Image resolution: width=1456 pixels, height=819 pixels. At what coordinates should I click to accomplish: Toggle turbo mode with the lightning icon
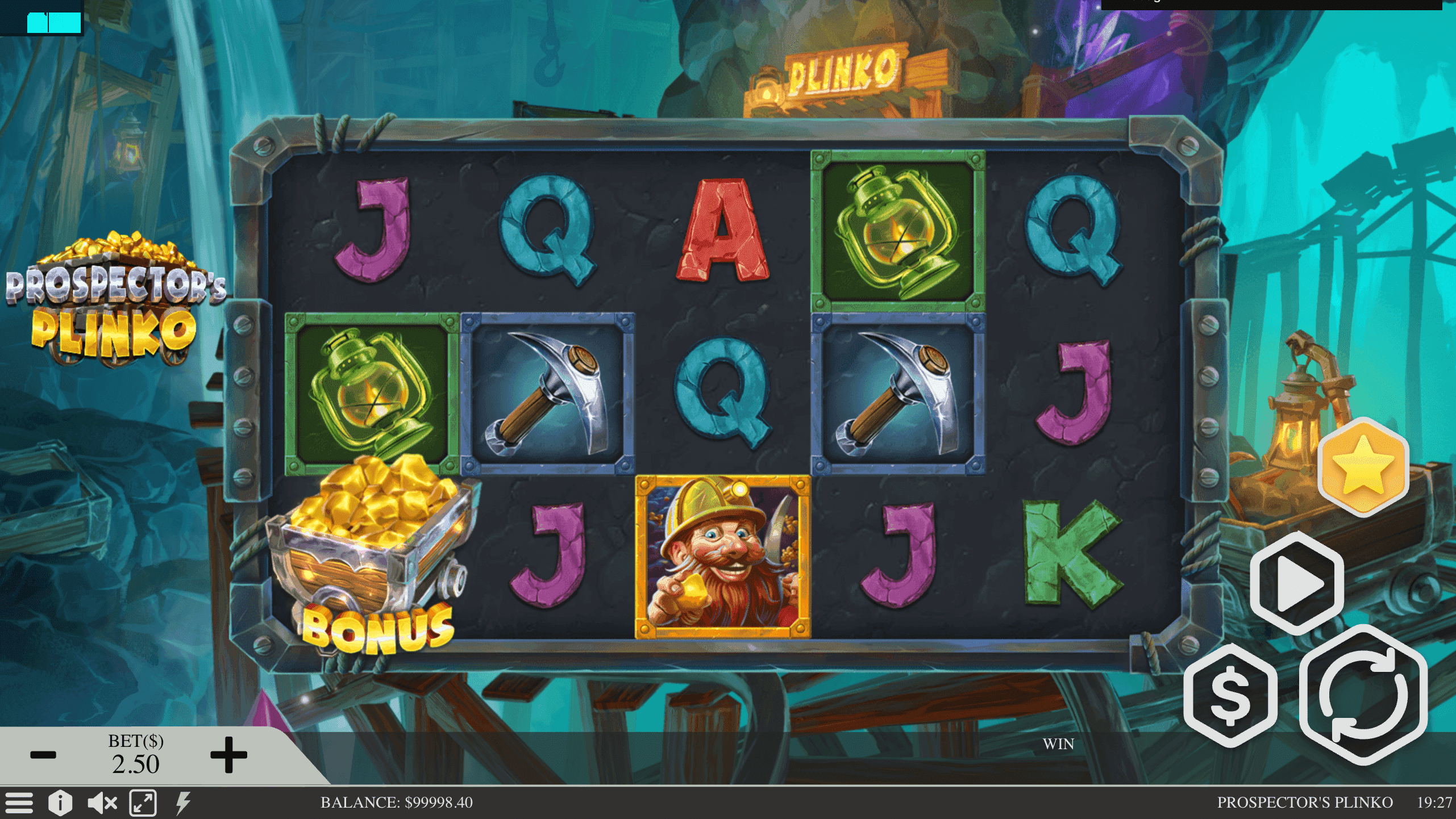point(182,803)
